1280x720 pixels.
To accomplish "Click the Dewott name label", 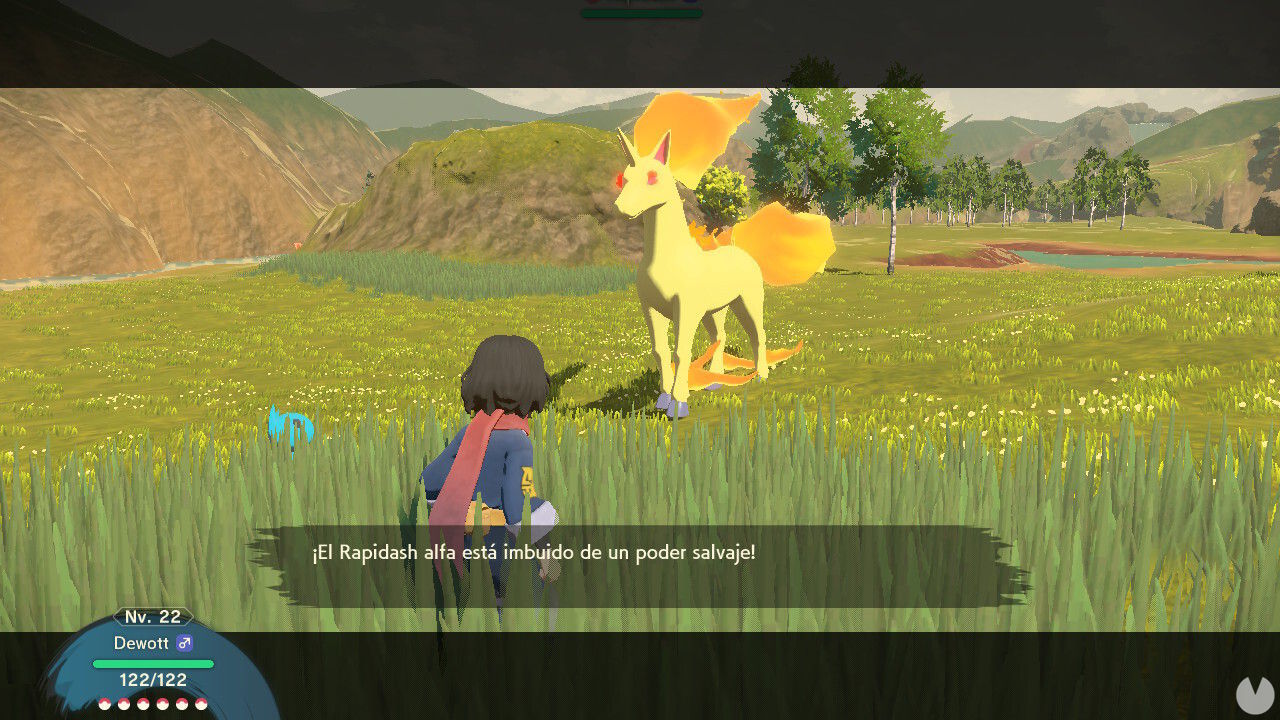I will click(143, 644).
